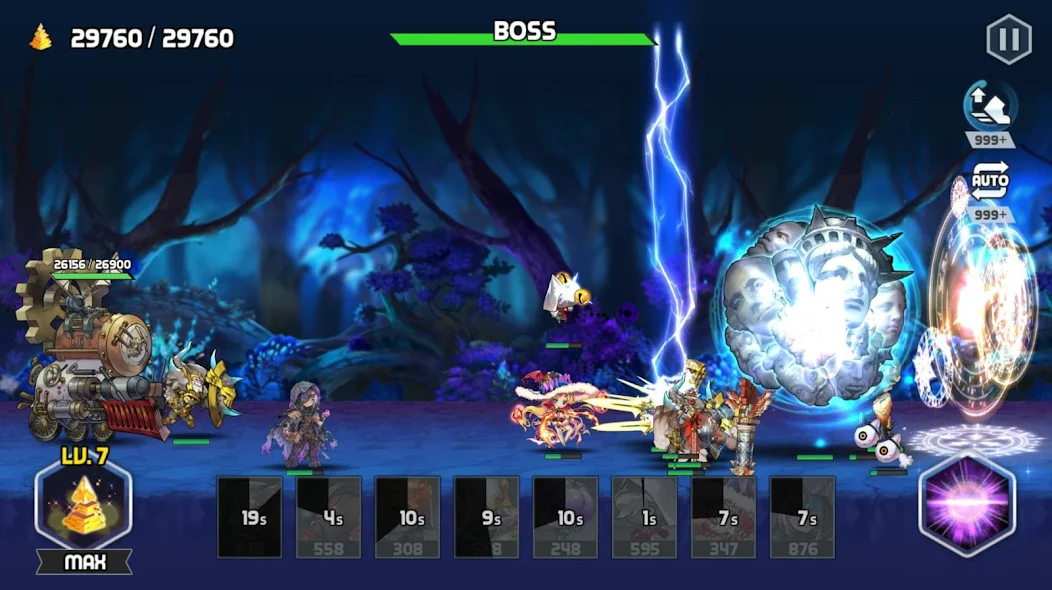This screenshot has height=590, width=1052.
Task: Toggle AUTO battle mode
Action: pyautogui.click(x=989, y=183)
